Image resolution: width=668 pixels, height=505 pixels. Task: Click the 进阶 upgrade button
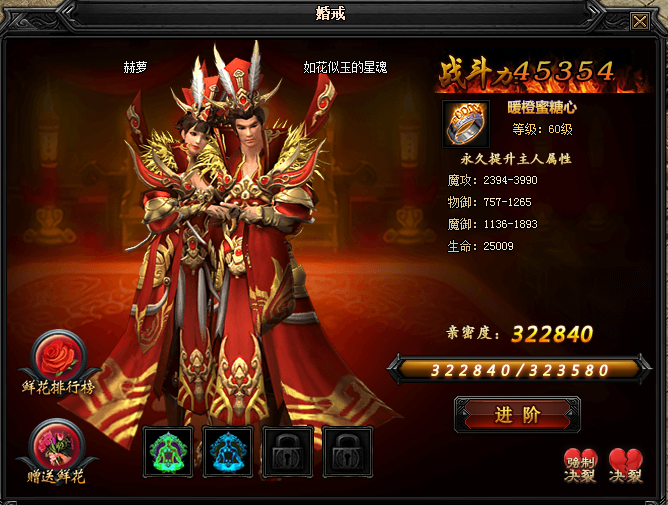[x=517, y=415]
